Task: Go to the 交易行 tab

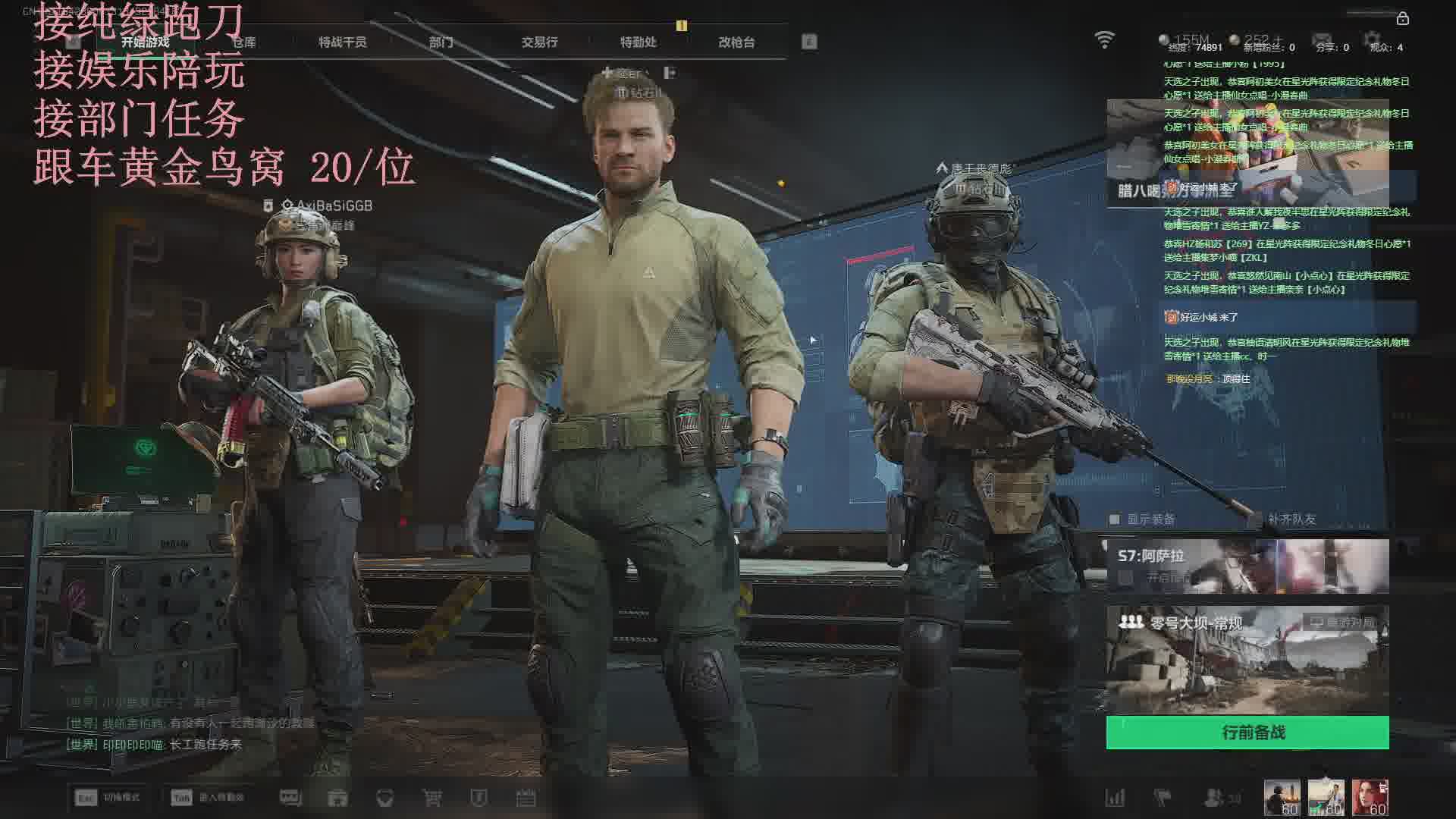Action: 539,42
